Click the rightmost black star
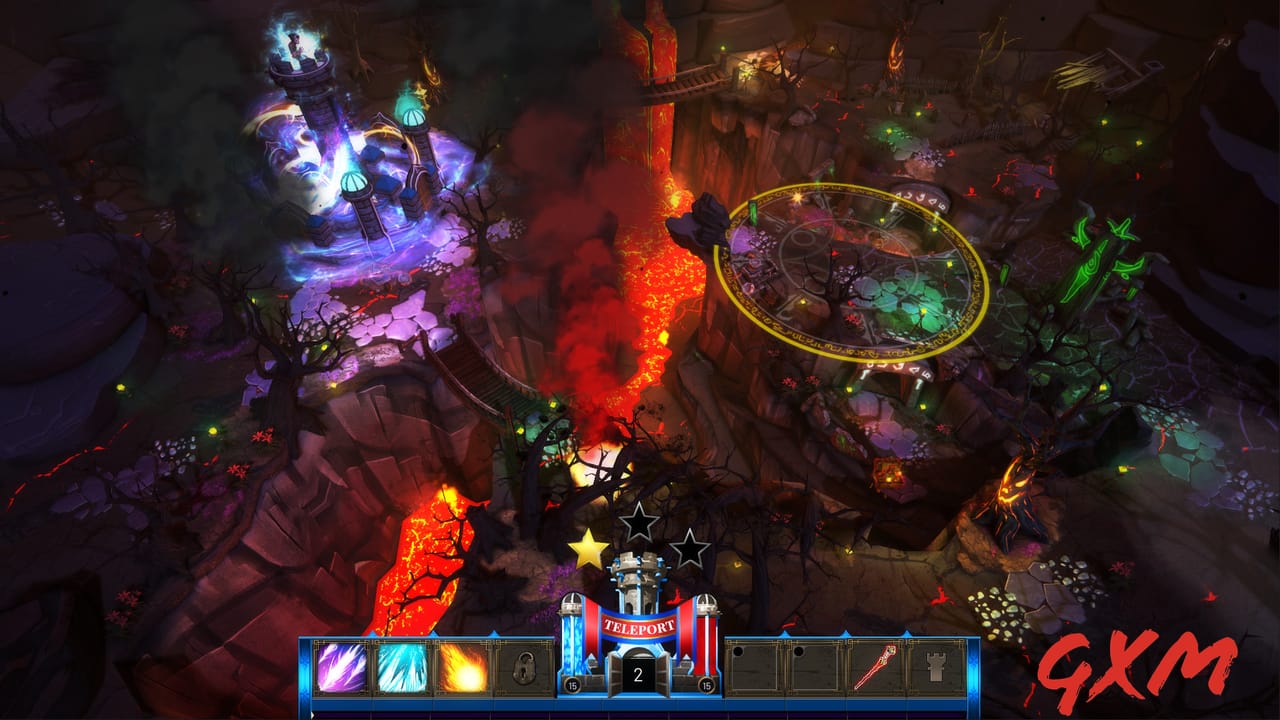 tap(691, 548)
